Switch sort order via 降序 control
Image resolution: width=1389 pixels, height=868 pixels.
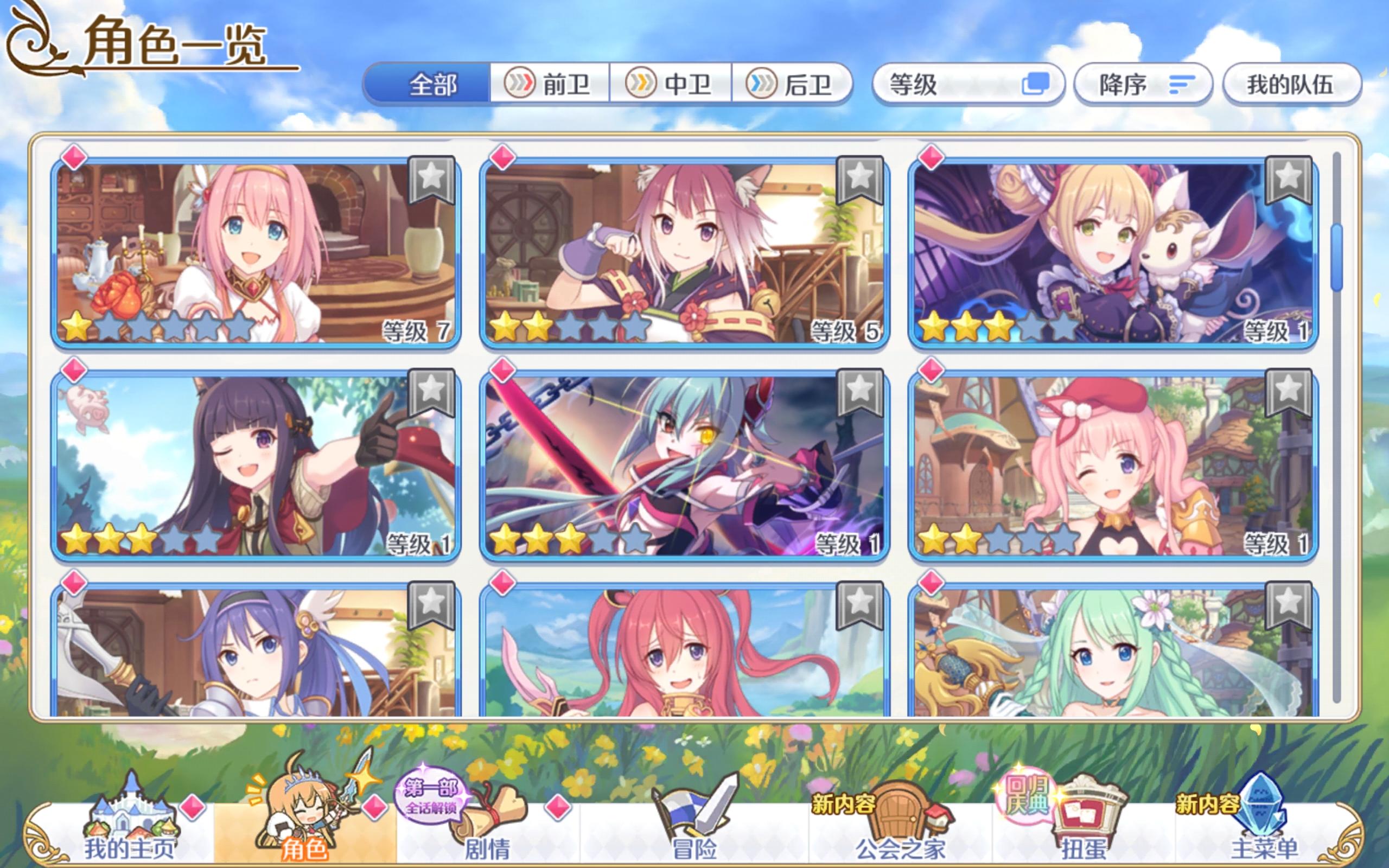[x=1142, y=84]
